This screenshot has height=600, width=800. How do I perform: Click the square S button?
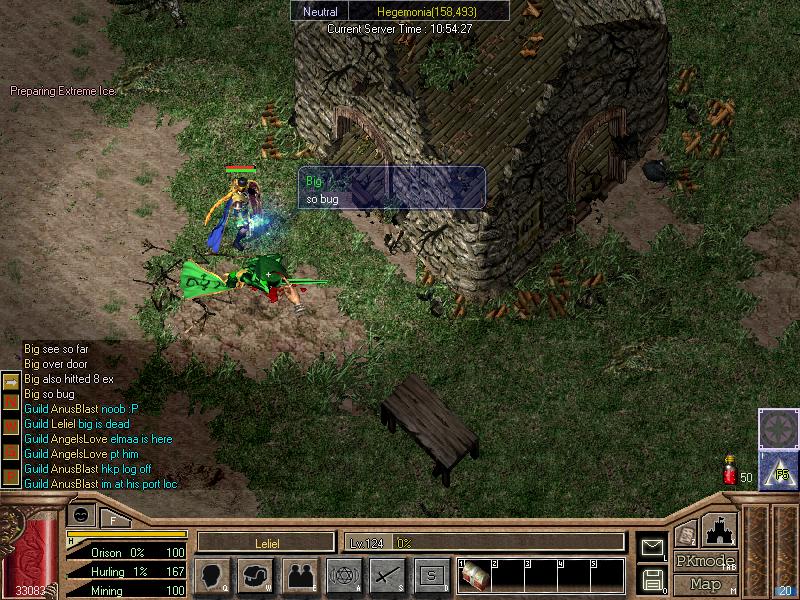click(x=431, y=575)
